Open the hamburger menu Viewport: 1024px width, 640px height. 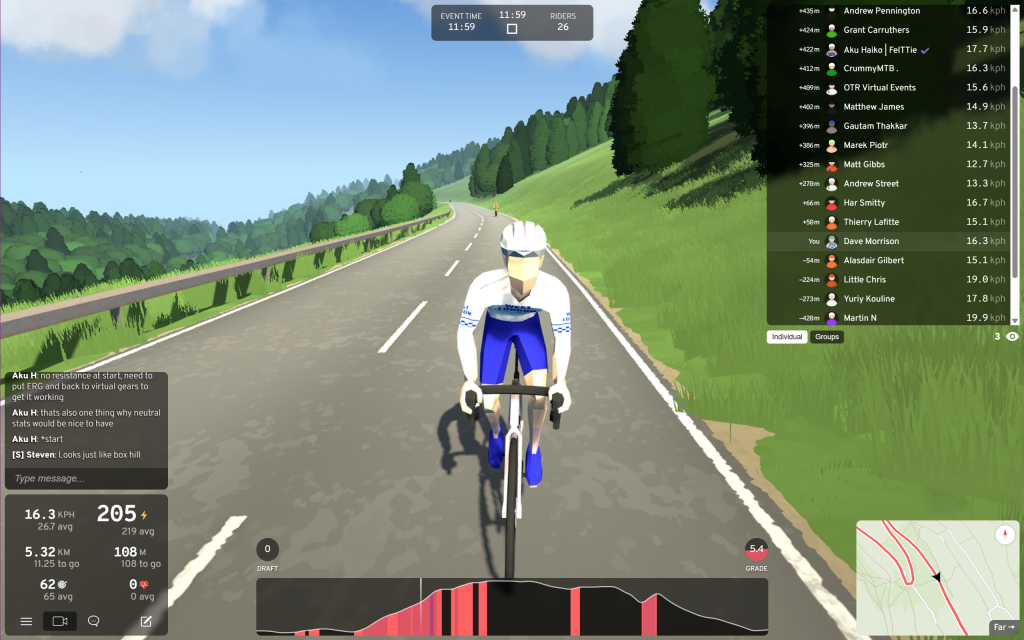26,621
